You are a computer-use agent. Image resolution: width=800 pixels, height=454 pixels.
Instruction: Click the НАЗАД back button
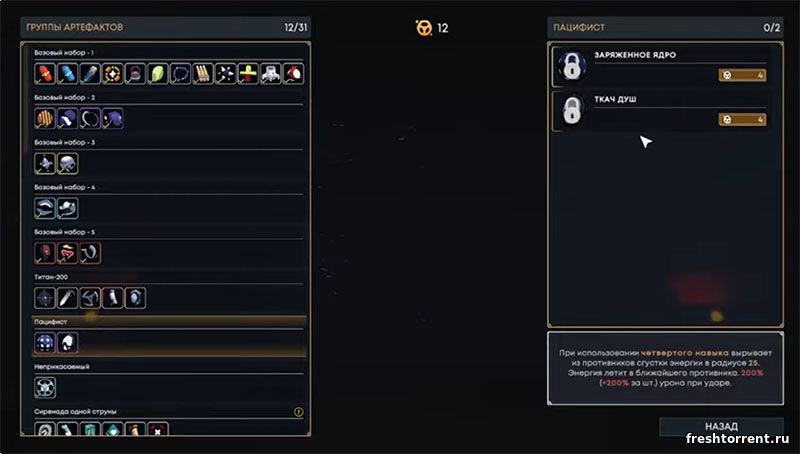721,426
